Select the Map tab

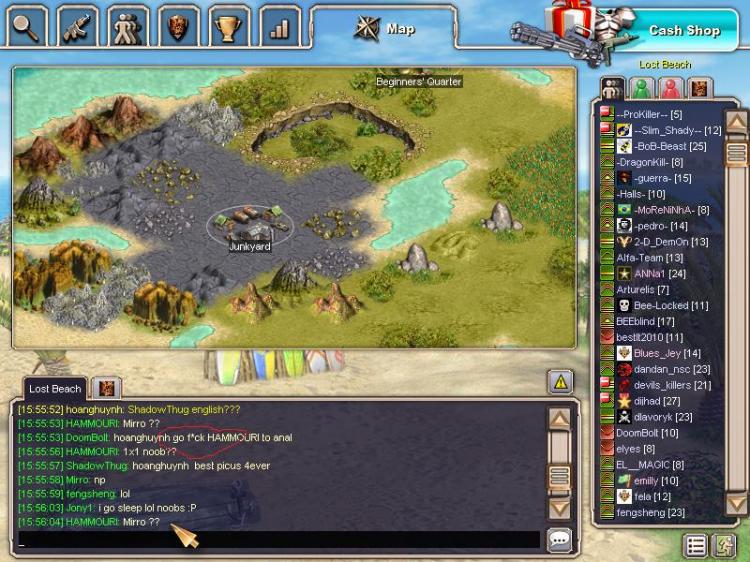click(x=385, y=28)
